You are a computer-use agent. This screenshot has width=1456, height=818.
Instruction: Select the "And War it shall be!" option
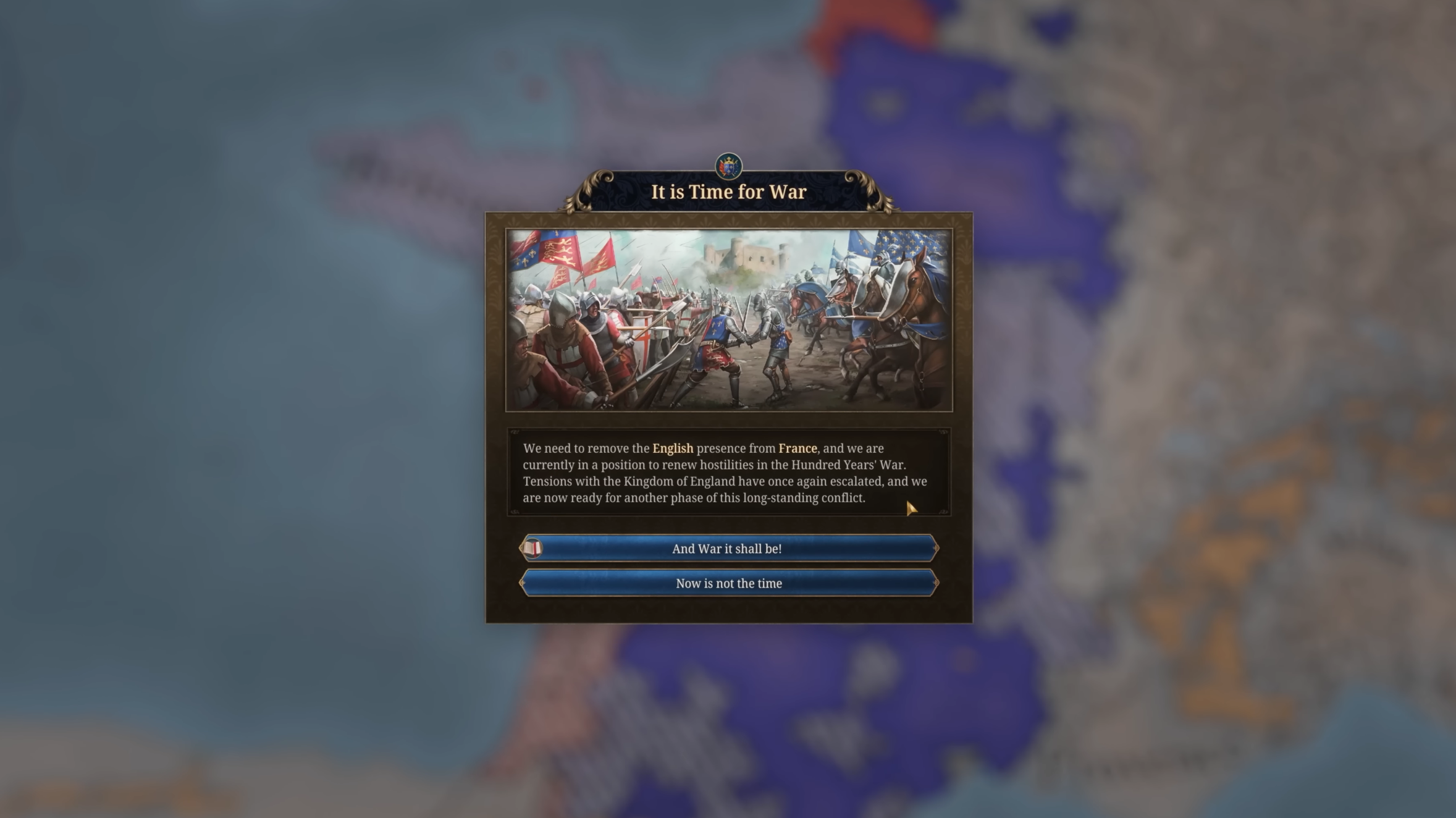pyautogui.click(x=728, y=548)
